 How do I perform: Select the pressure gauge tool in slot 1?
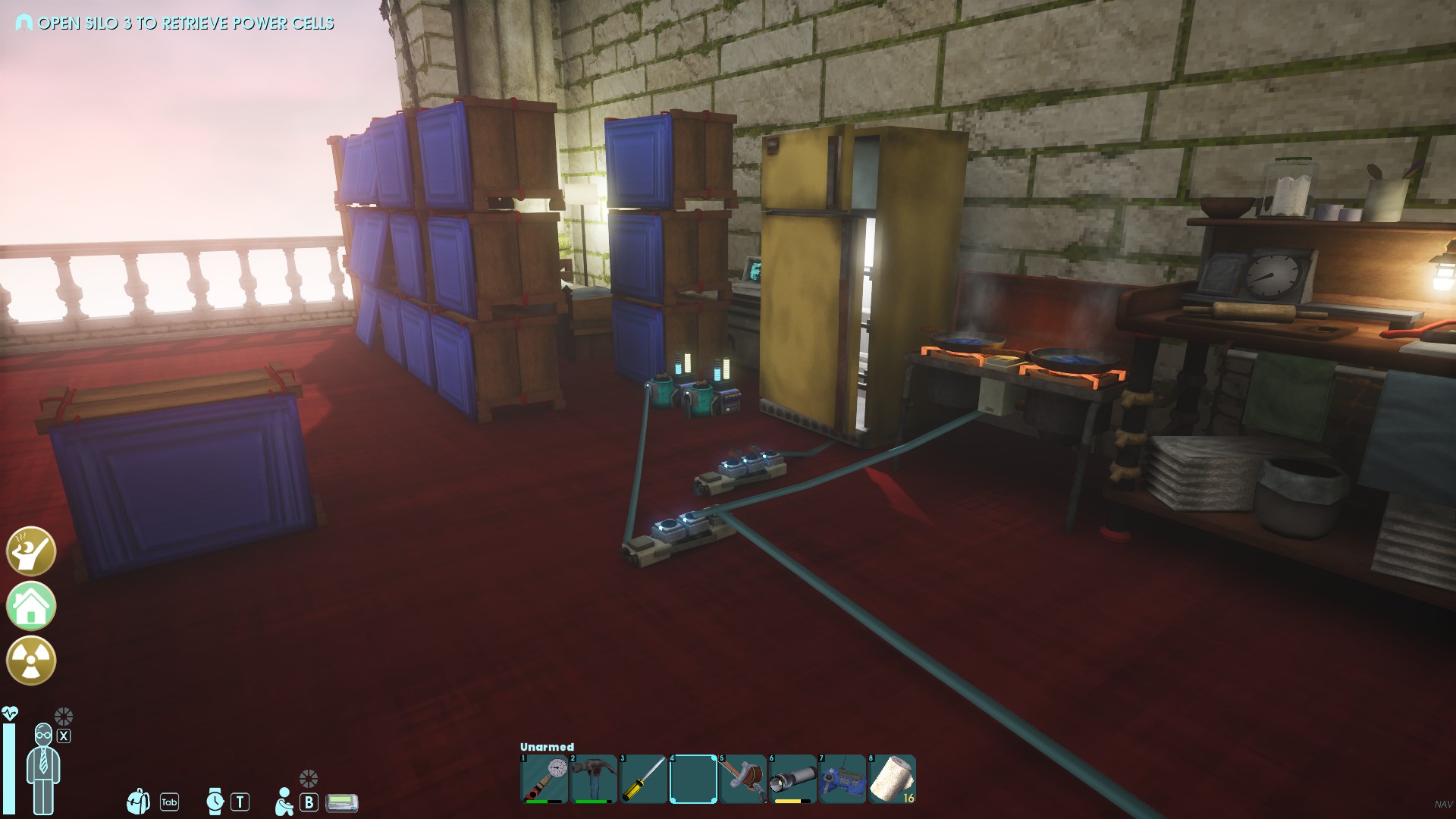point(544,778)
